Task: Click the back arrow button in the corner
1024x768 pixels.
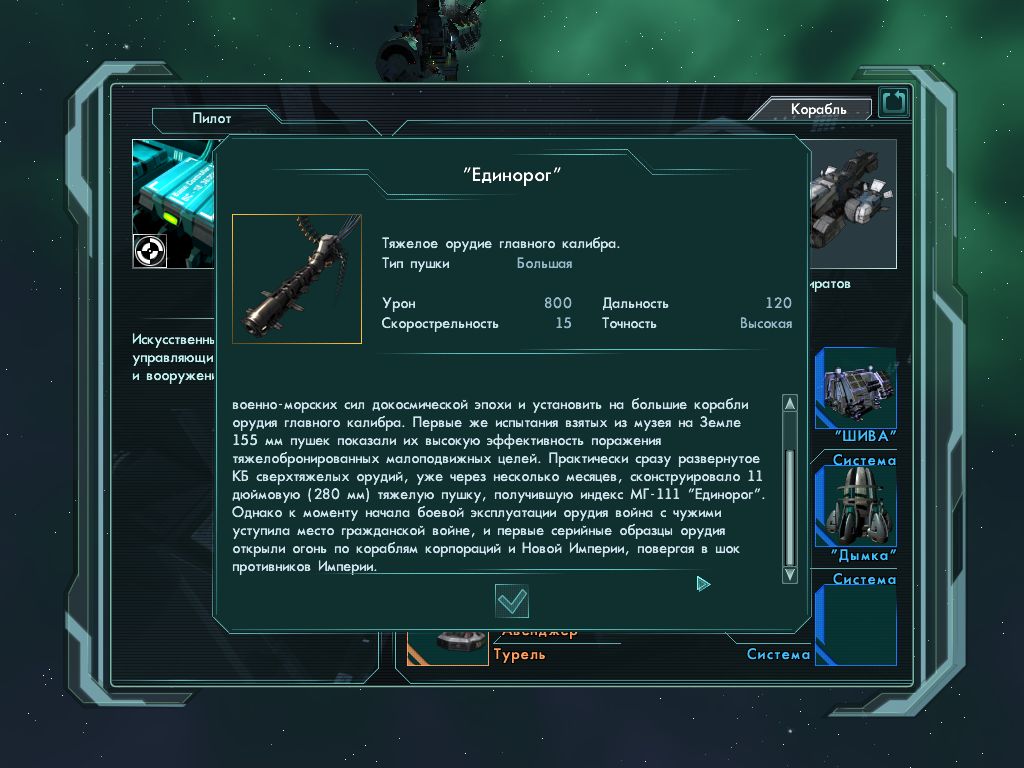Action: (893, 102)
